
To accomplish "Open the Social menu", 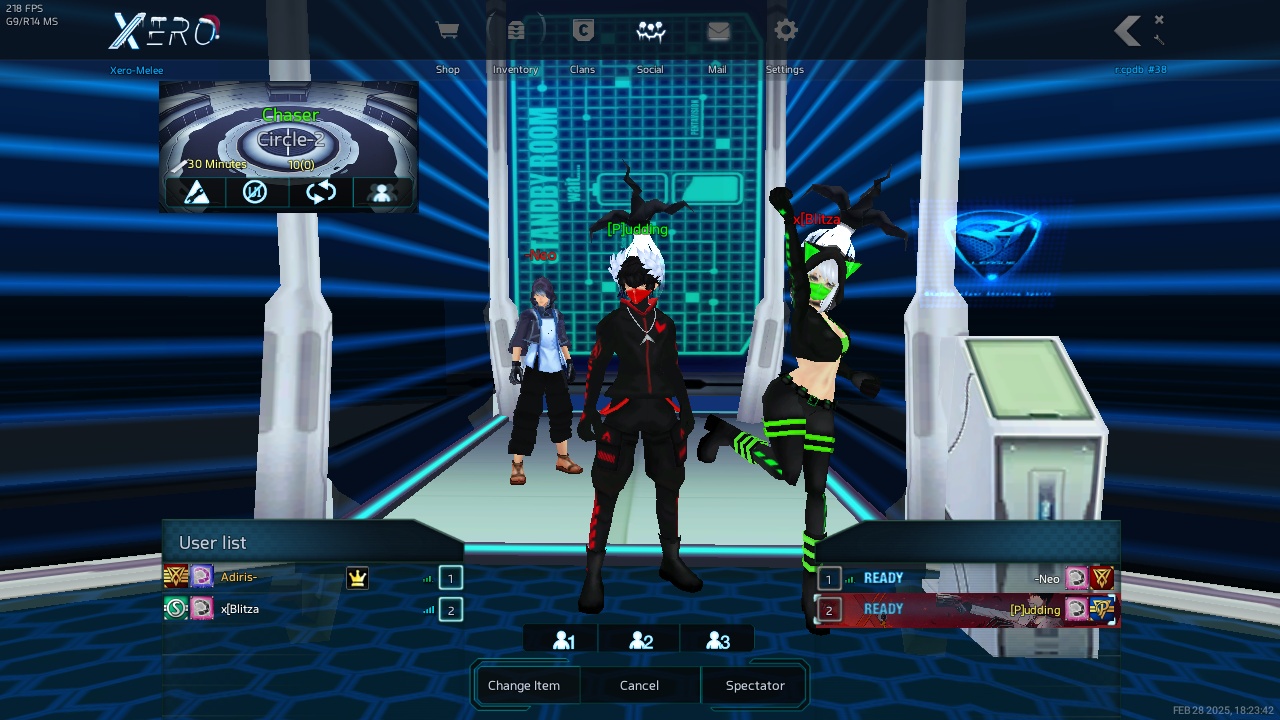I will tap(651, 32).
